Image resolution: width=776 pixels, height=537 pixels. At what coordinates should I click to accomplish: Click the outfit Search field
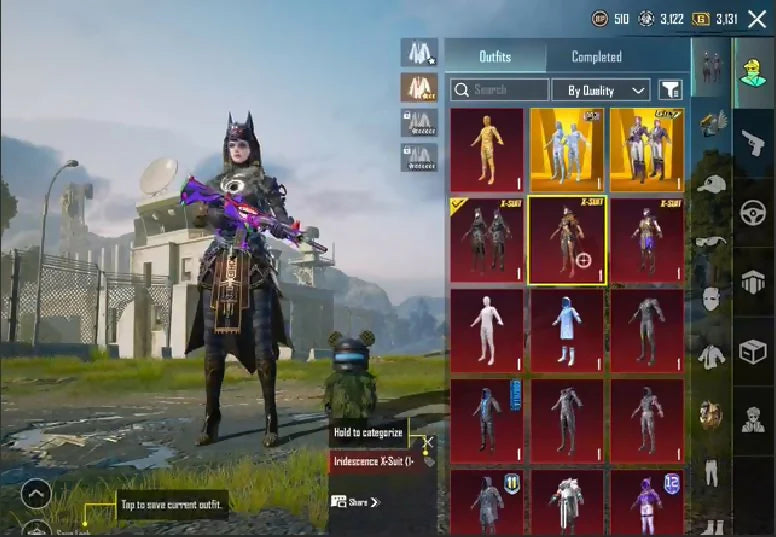499,90
